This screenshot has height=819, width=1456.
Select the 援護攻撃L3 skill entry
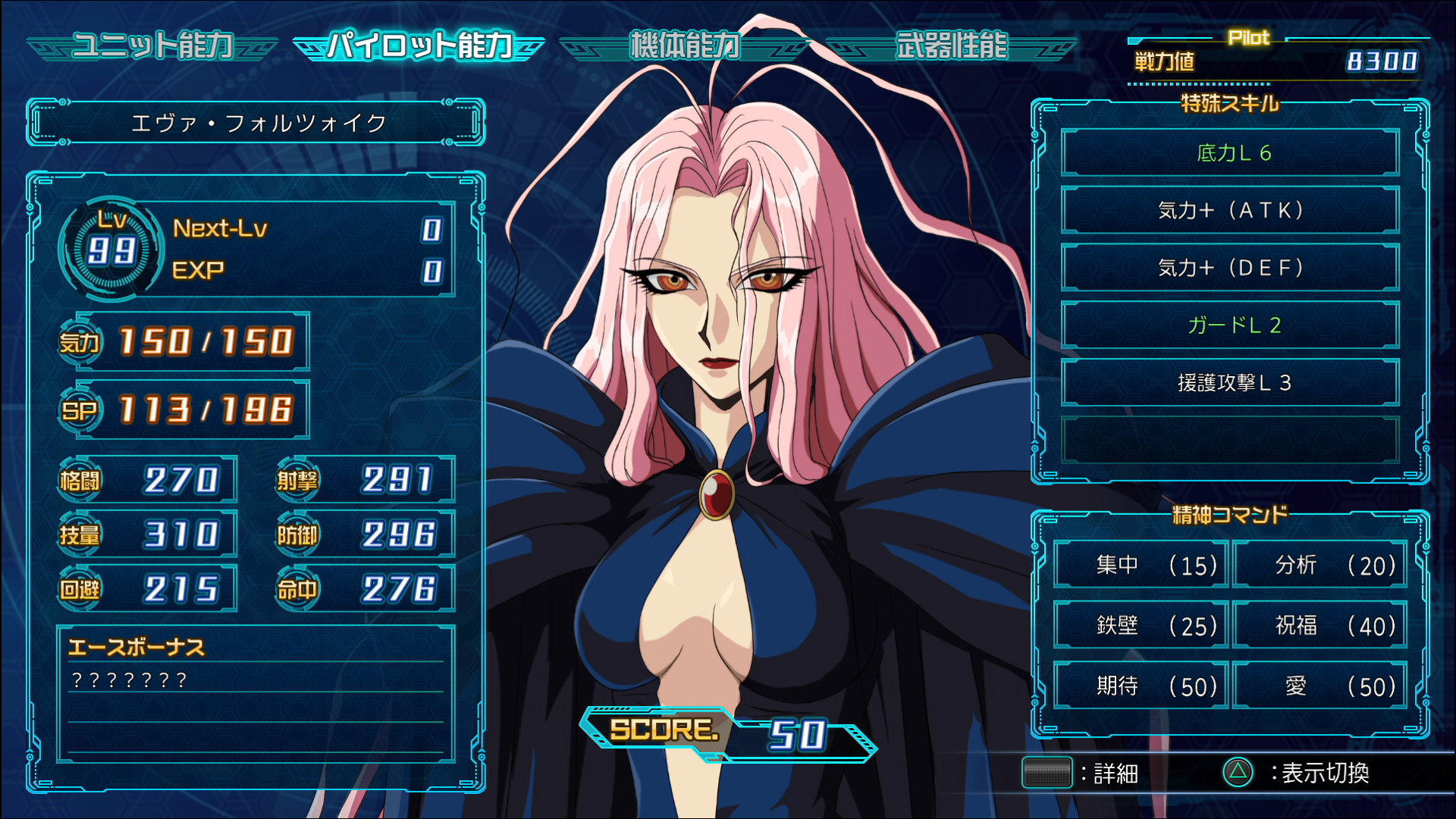[x=1230, y=383]
